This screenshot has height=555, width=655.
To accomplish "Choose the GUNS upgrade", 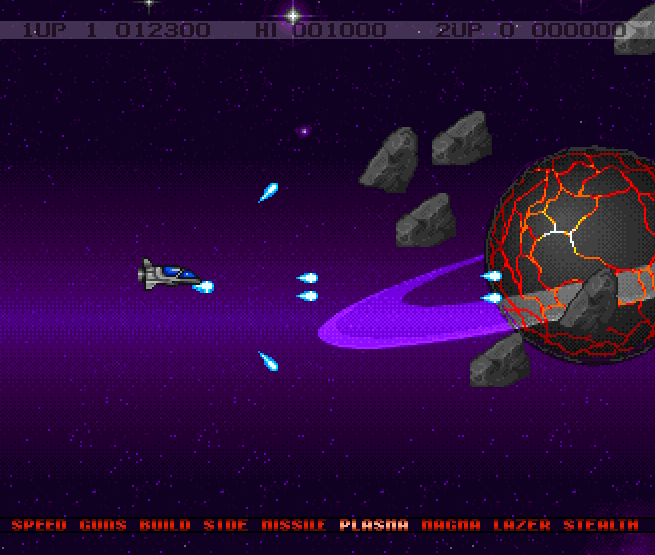I will tap(103, 525).
